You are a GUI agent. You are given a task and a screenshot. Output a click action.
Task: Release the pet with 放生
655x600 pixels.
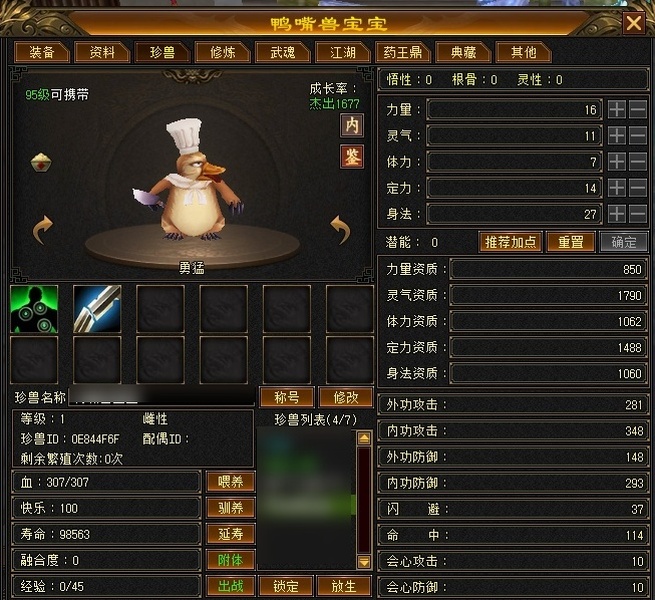pos(342,586)
